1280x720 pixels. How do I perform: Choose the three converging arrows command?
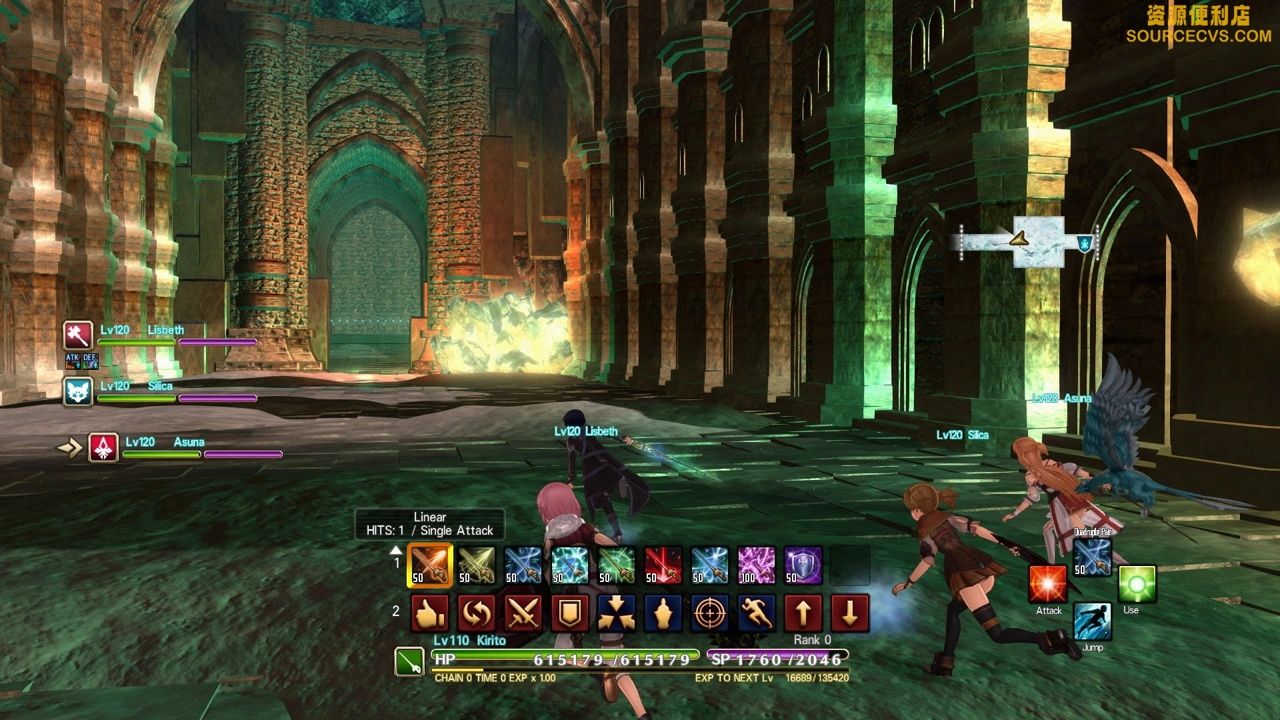(616, 613)
